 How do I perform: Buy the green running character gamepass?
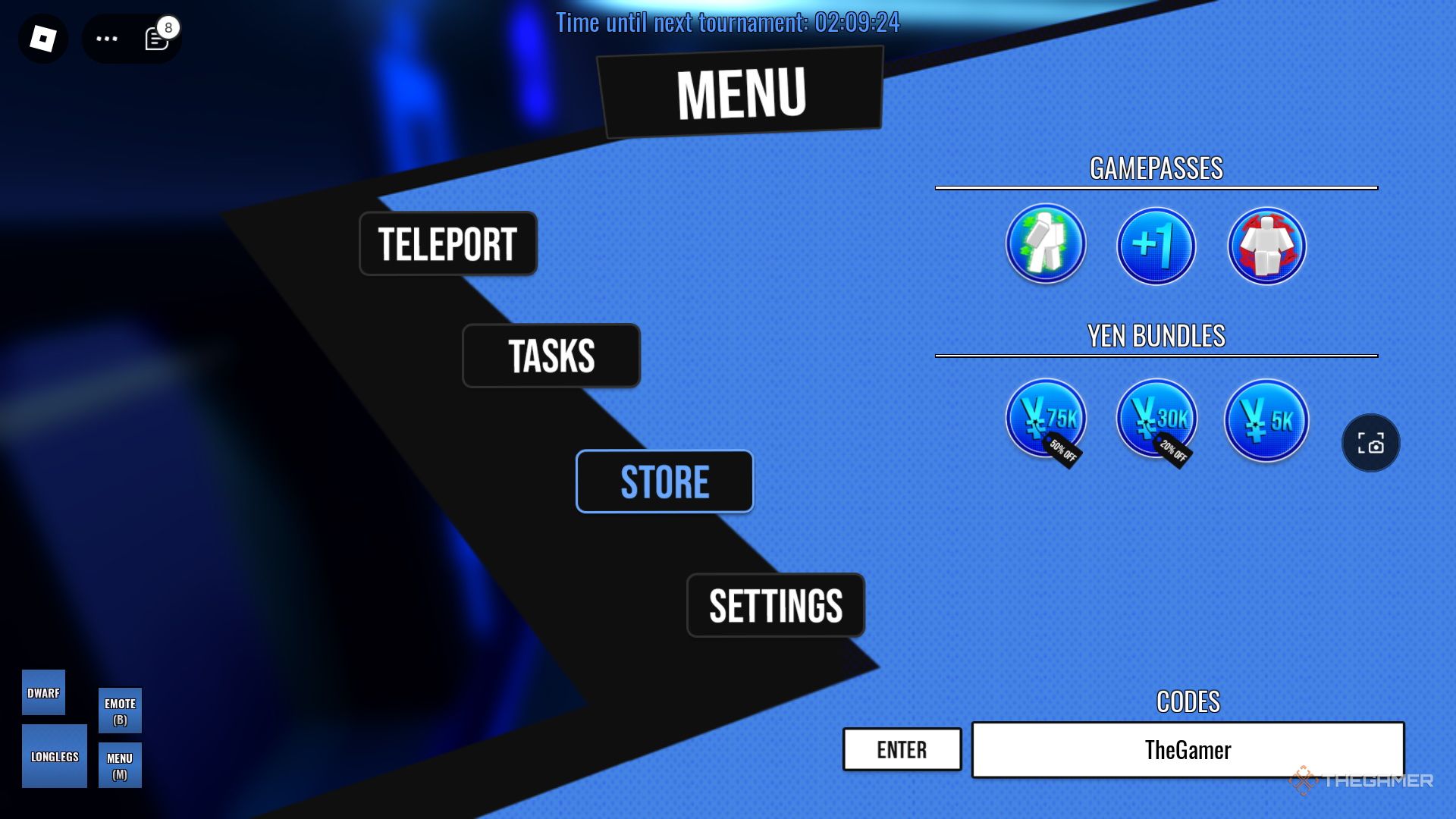pos(1046,244)
